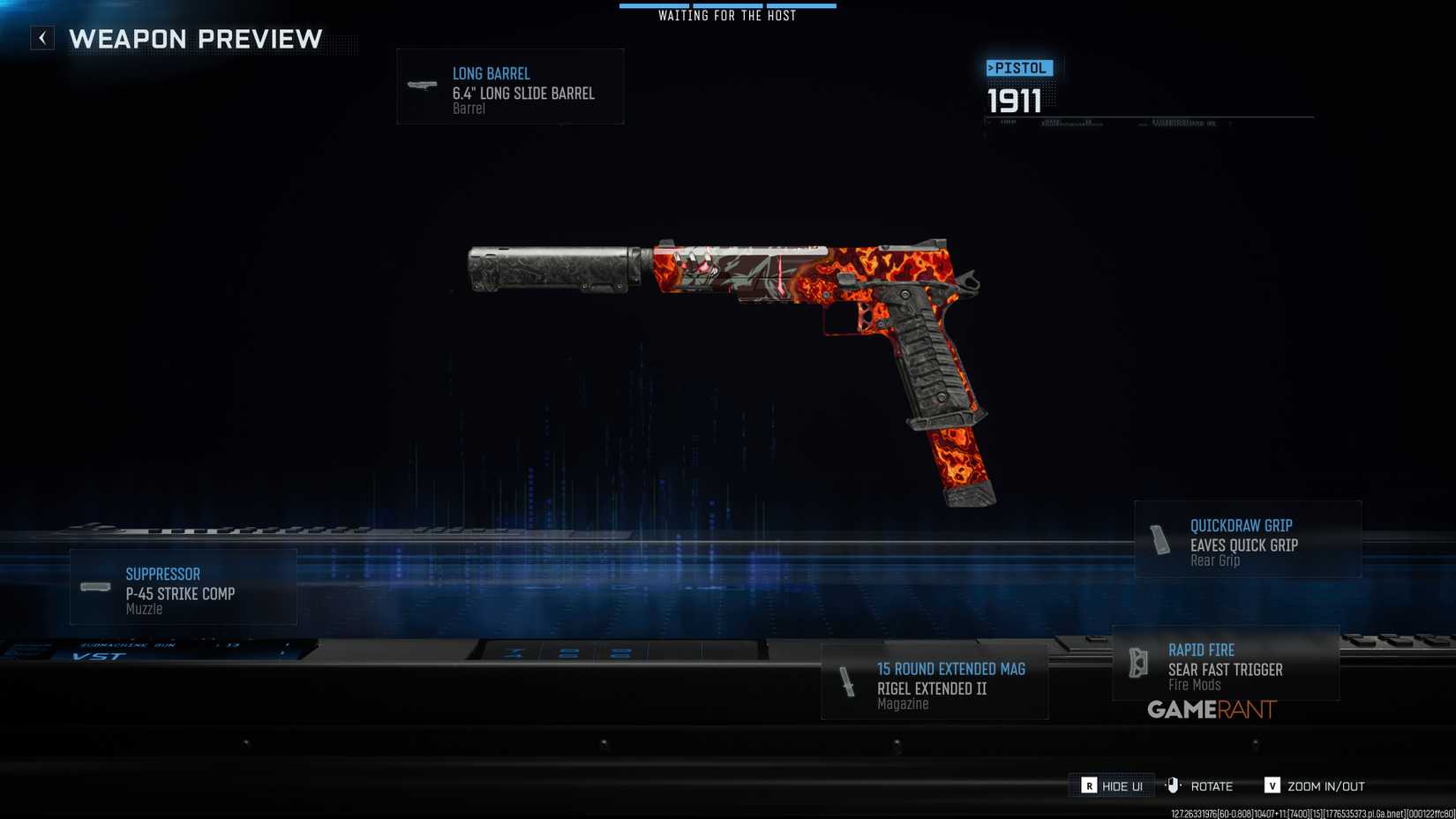Expand the Long Barrel attachment card
The image size is (1456, 819).
(x=510, y=86)
